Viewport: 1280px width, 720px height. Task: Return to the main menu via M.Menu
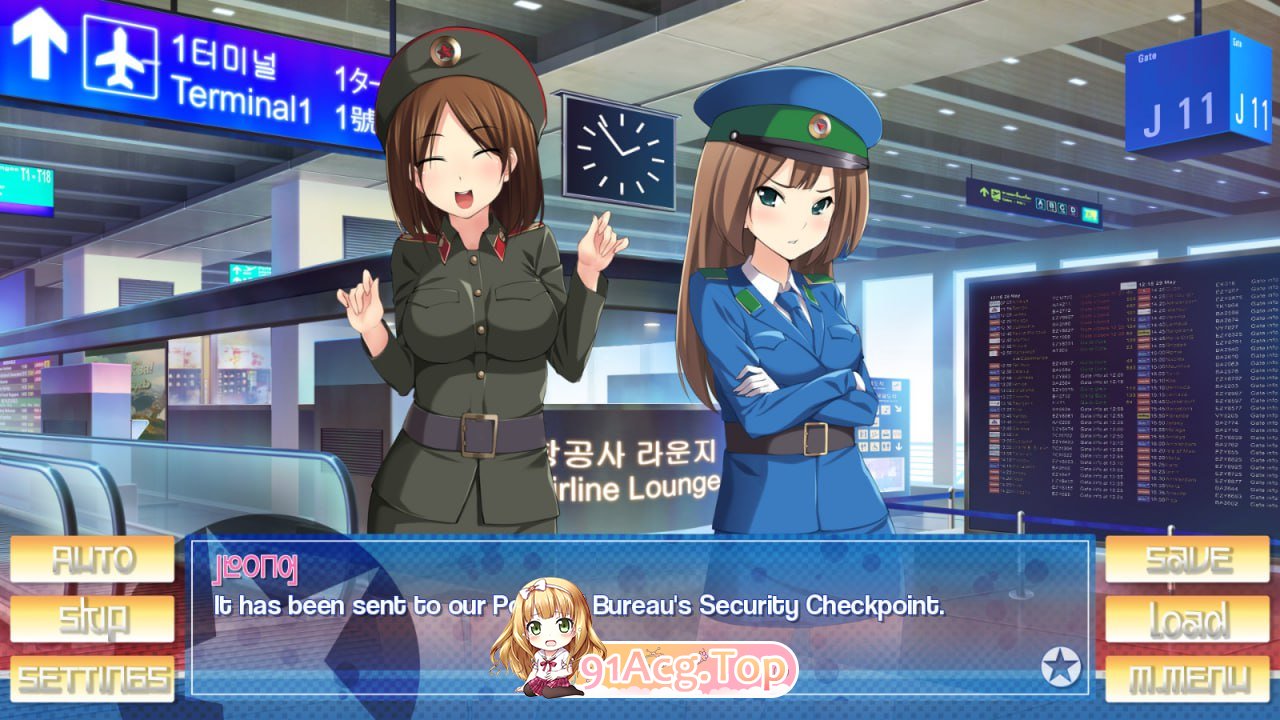1187,679
